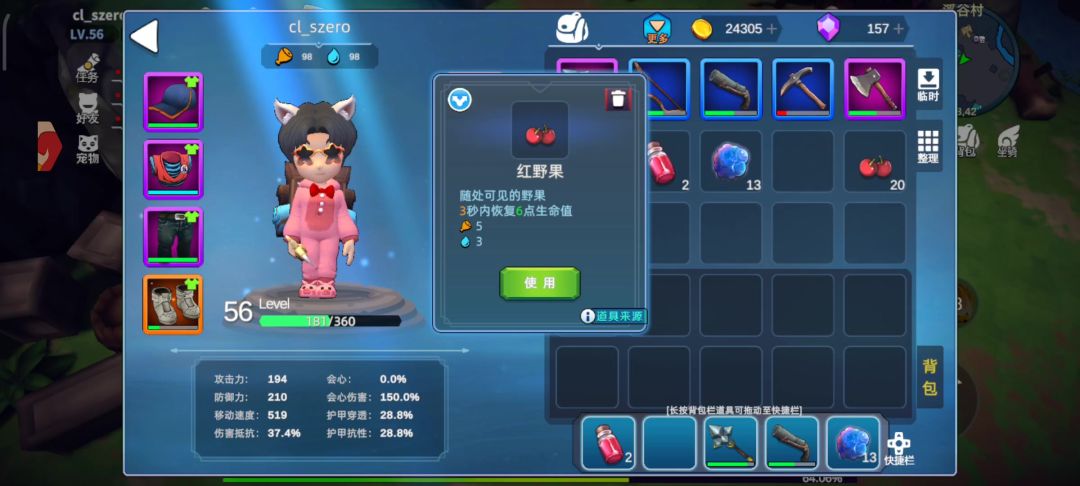The width and height of the screenshot is (1080, 486).
Task: Select the equipped white shoes slot
Action: [x=173, y=304]
